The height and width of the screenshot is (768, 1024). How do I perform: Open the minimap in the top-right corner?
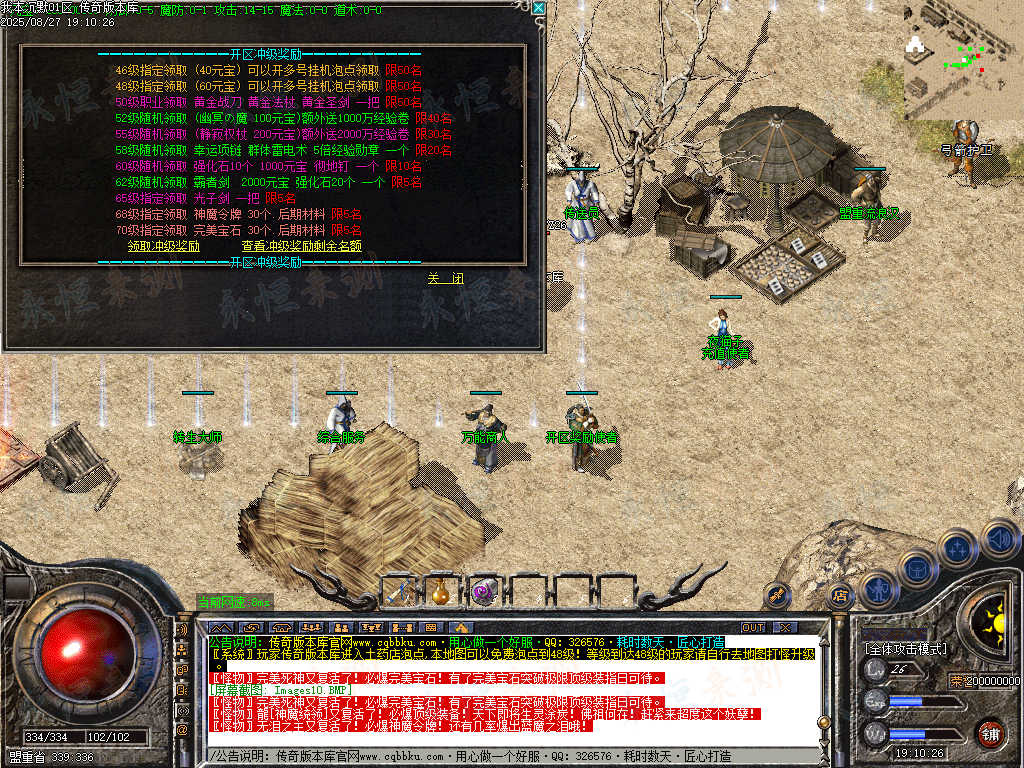tap(962, 60)
